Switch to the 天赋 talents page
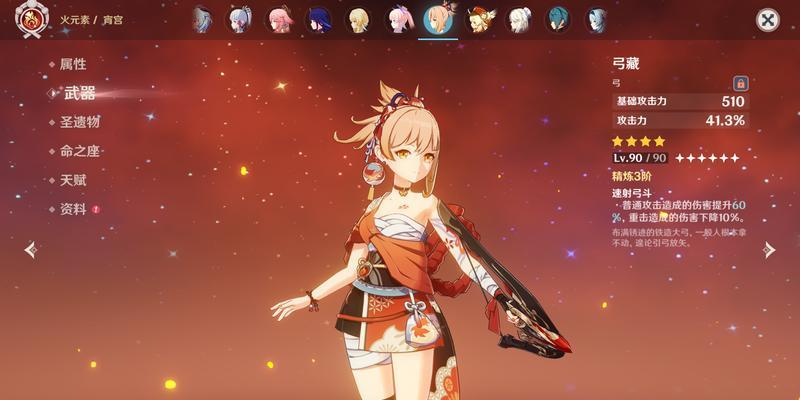800x400 pixels. pyautogui.click(x=73, y=180)
